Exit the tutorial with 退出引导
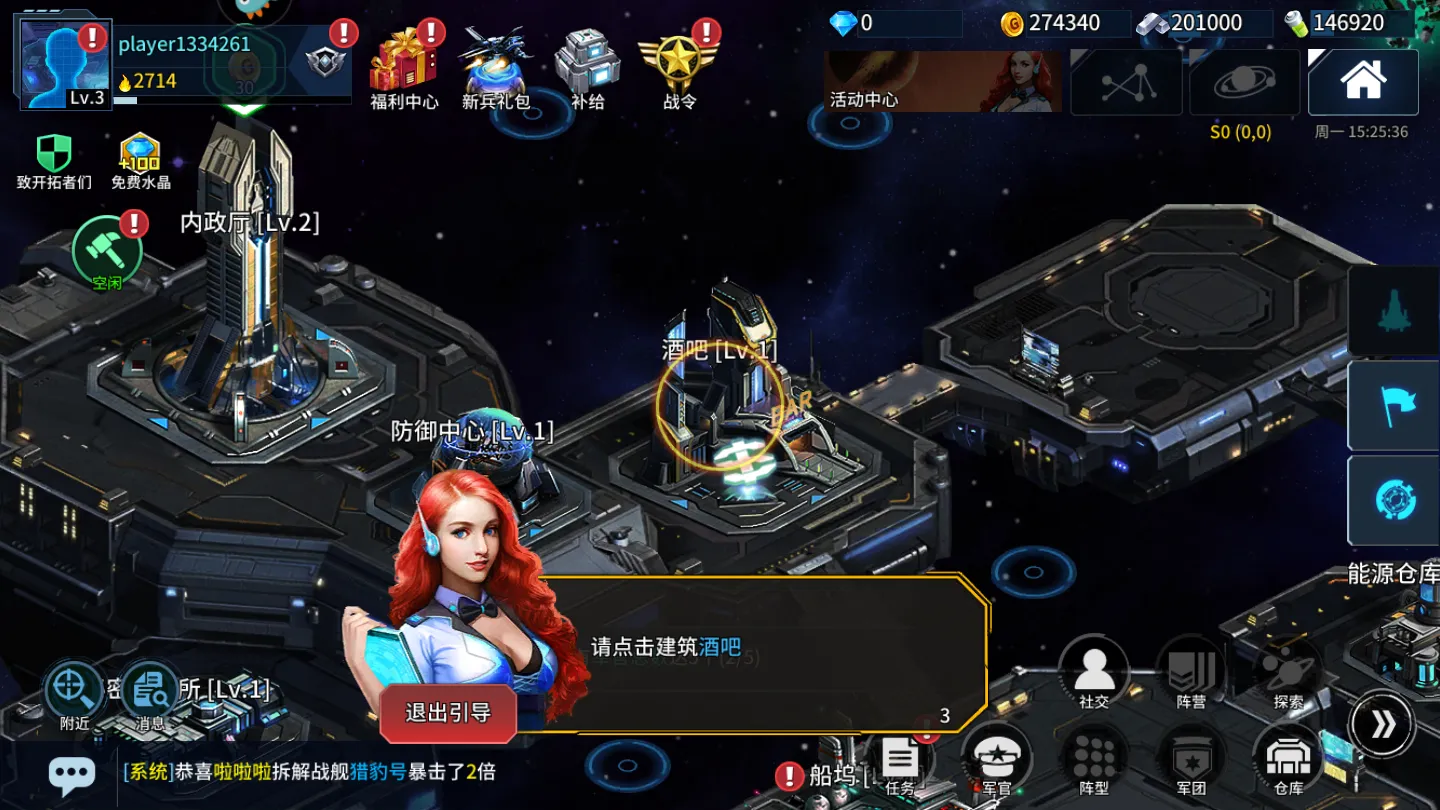Image resolution: width=1440 pixels, height=810 pixels. 448,713
